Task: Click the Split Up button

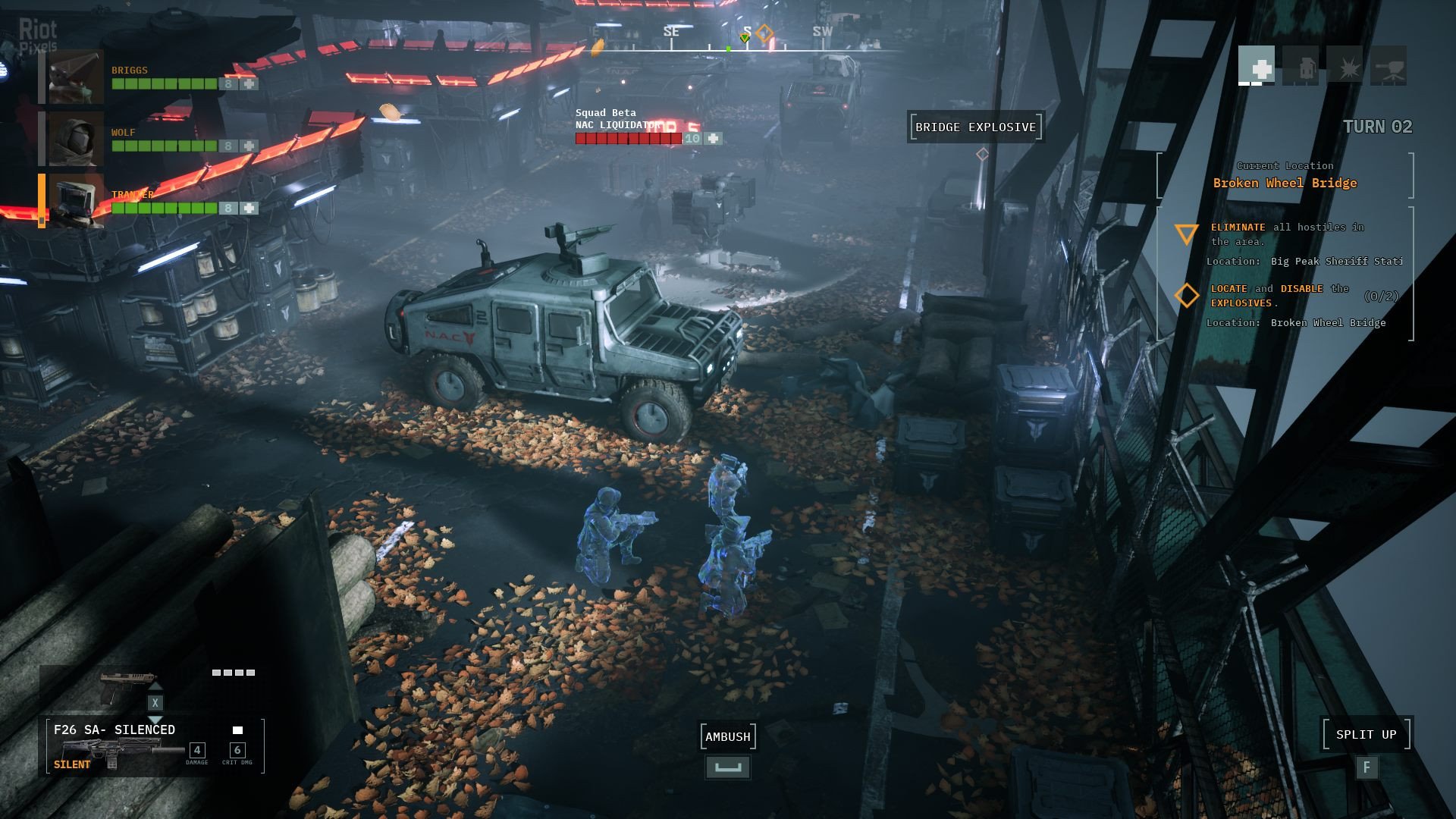Action: point(1366,734)
